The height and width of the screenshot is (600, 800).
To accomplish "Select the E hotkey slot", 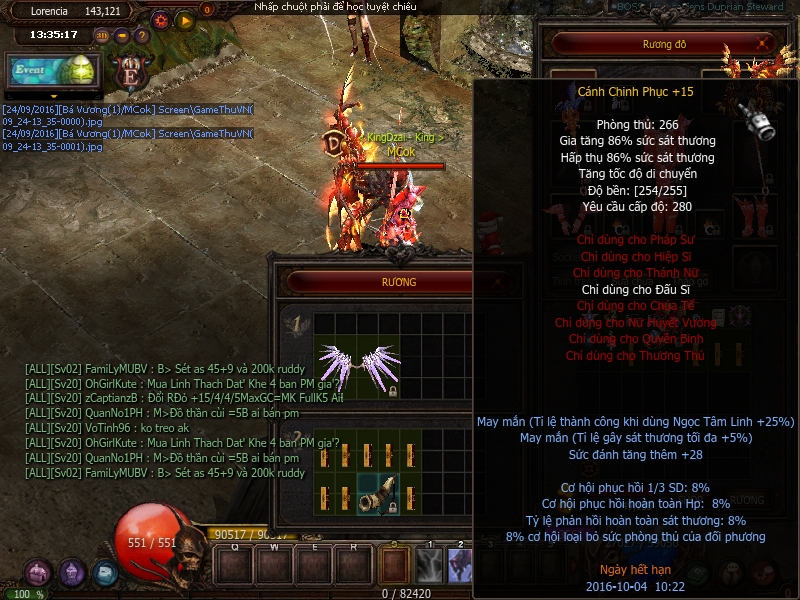I will click(314, 565).
